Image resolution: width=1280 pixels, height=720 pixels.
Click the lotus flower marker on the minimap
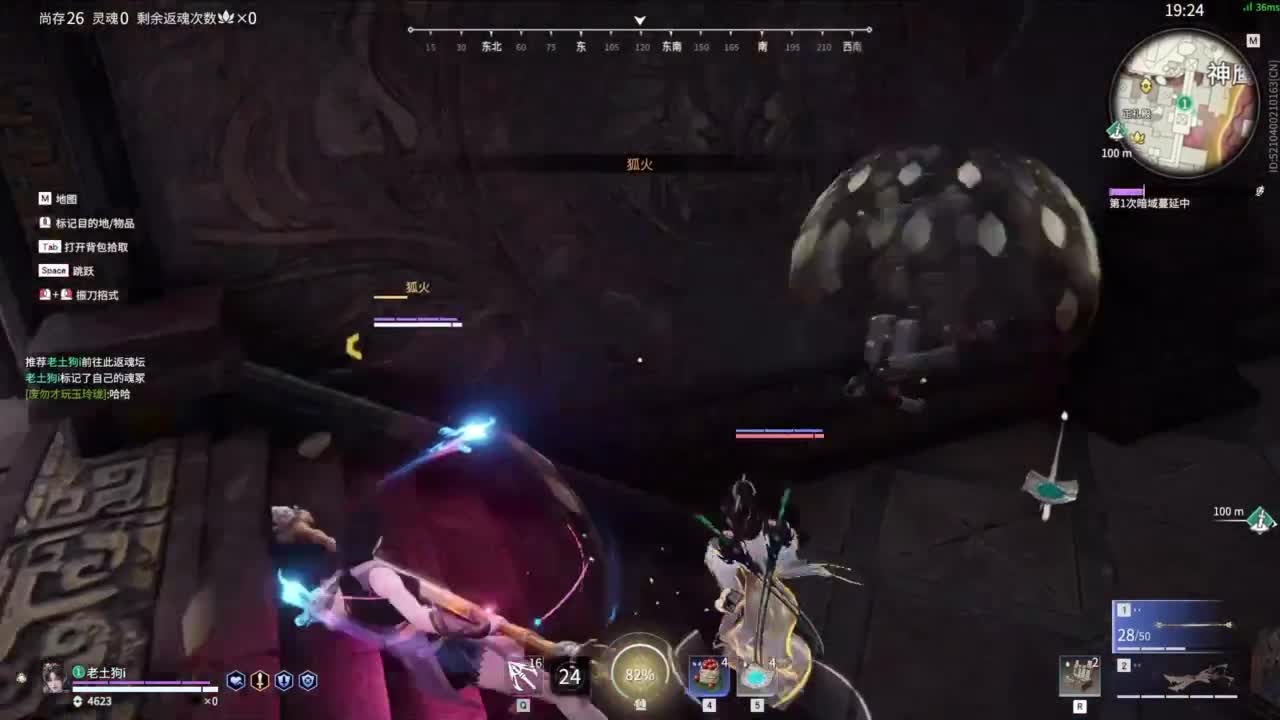pos(1138,137)
